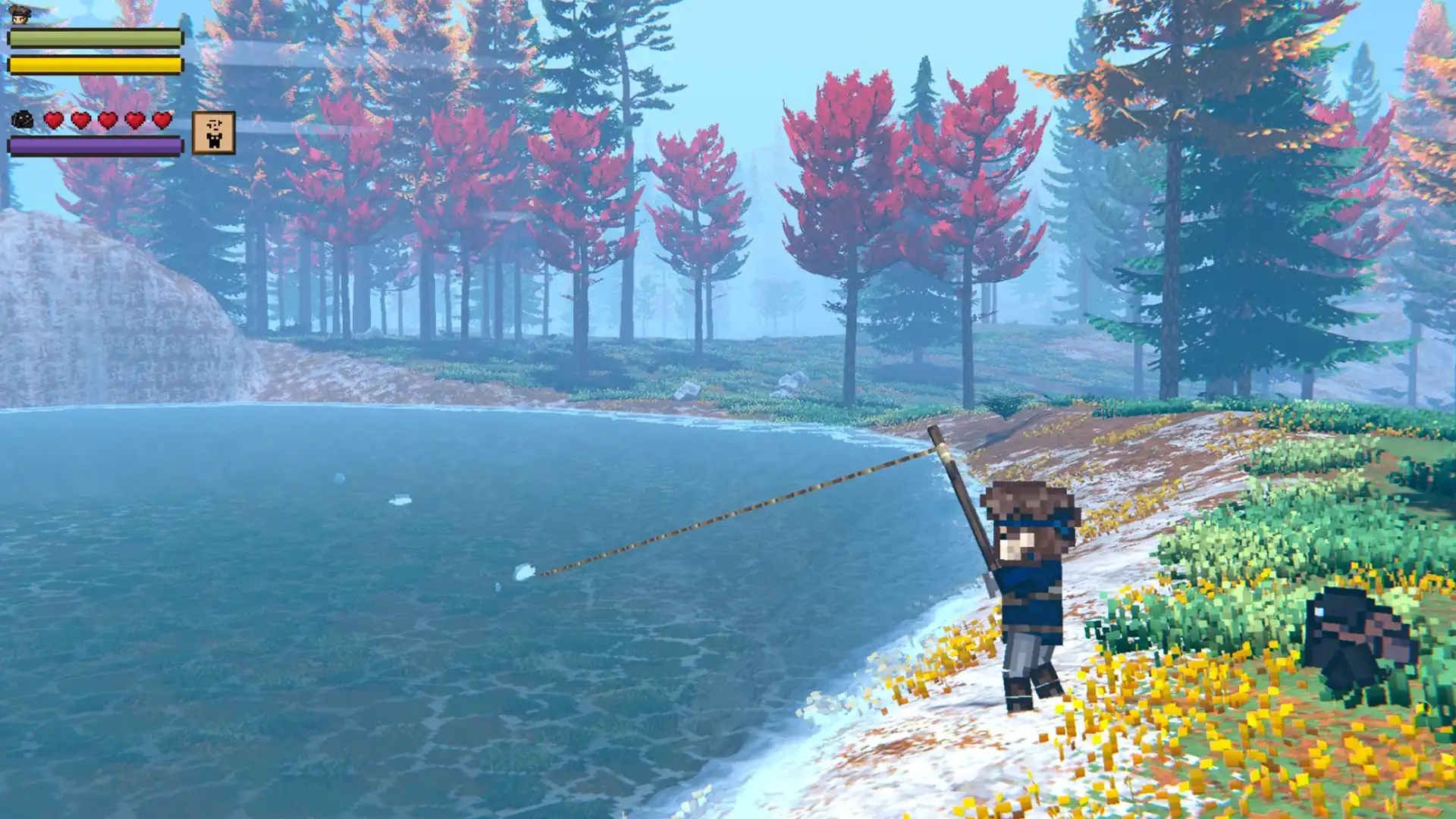Click the last red heart in the health row

tap(162, 121)
